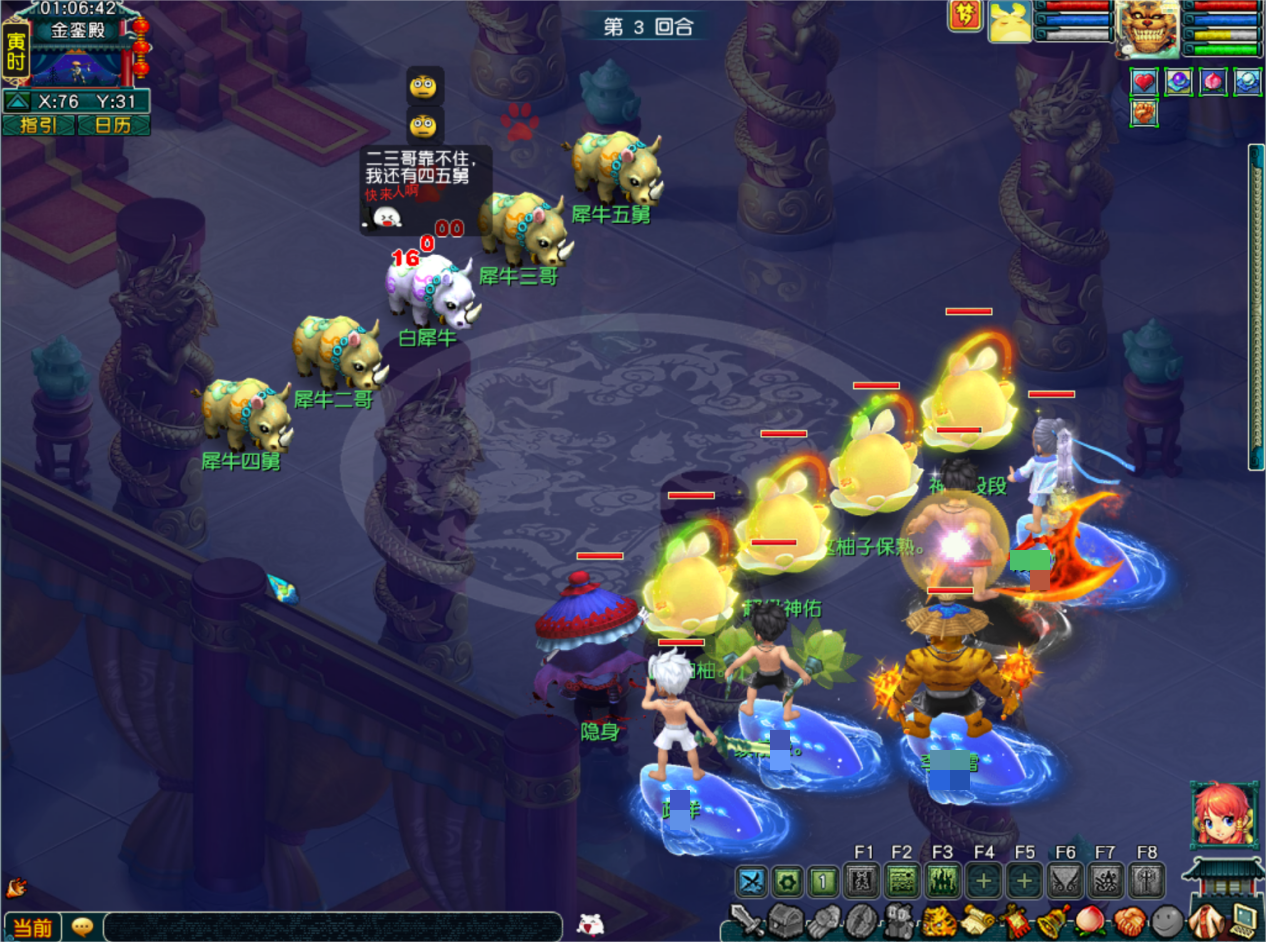This screenshot has height=942, width=1266.
Task: Use the F6 wings skill
Action: (1065, 881)
